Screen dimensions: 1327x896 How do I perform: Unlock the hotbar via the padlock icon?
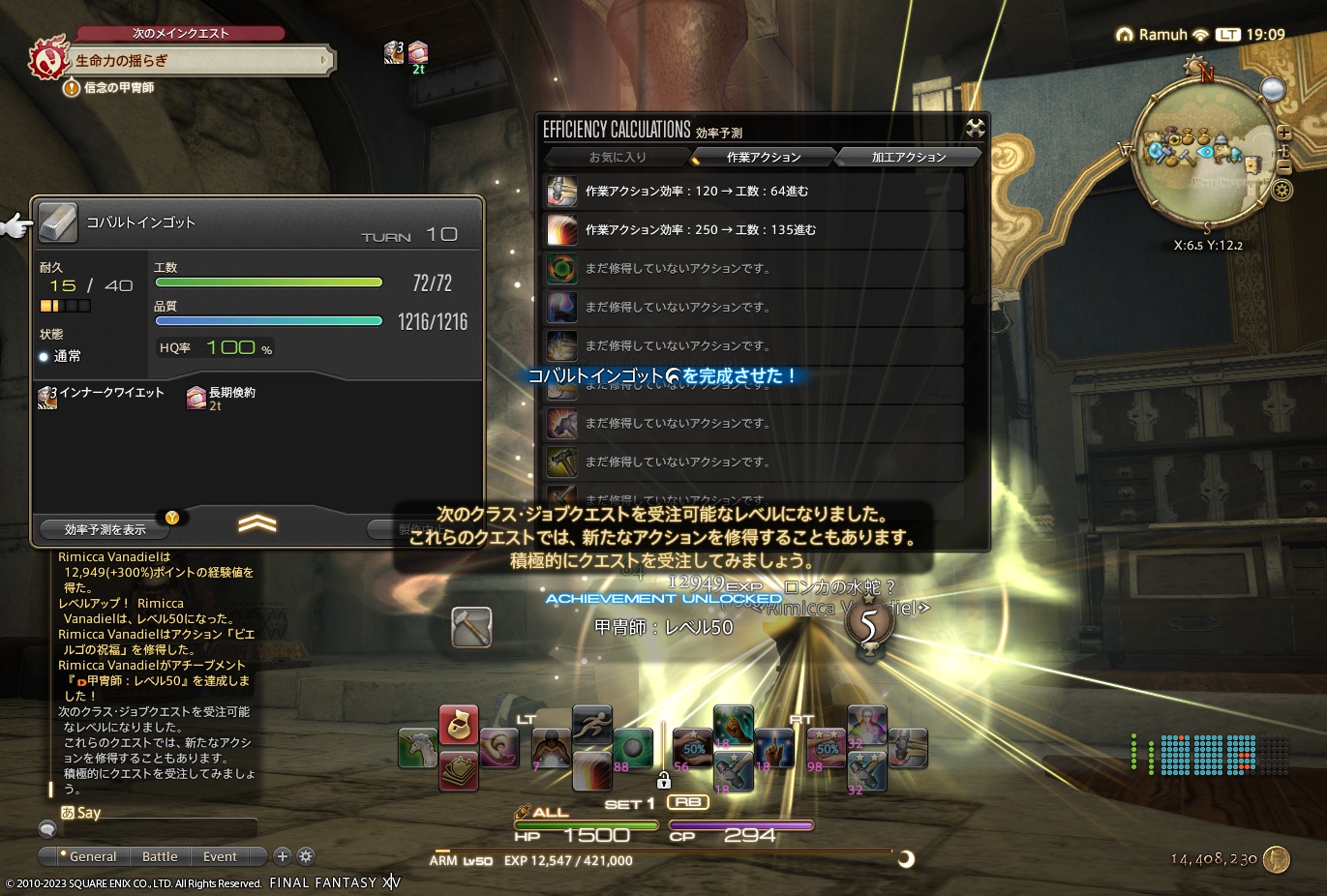point(663,779)
